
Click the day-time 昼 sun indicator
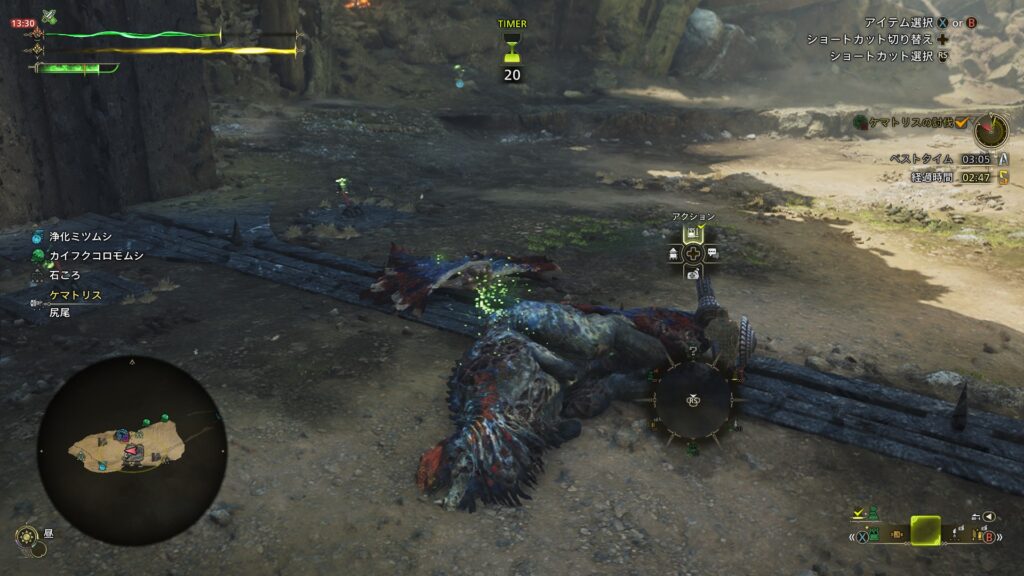(28, 537)
